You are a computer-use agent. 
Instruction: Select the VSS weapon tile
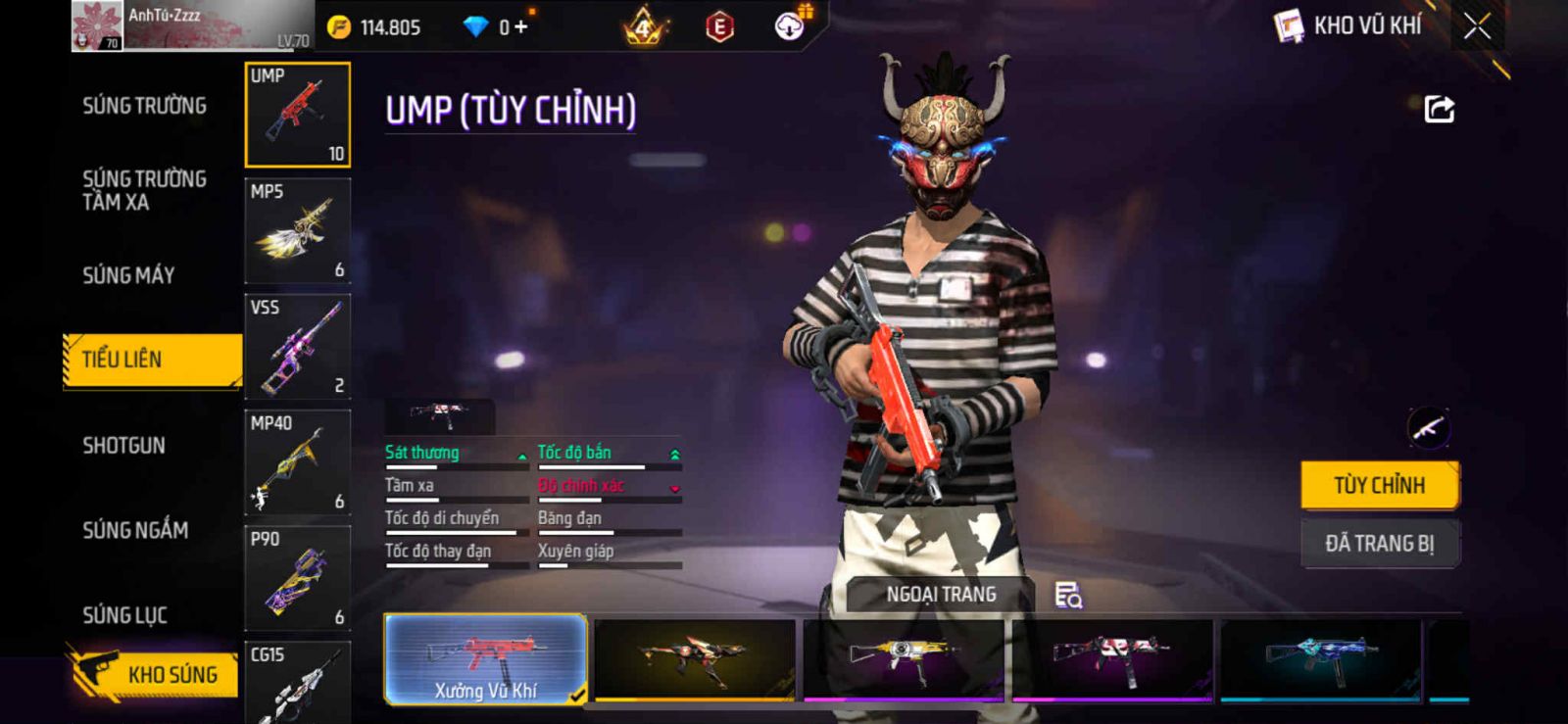(x=297, y=347)
